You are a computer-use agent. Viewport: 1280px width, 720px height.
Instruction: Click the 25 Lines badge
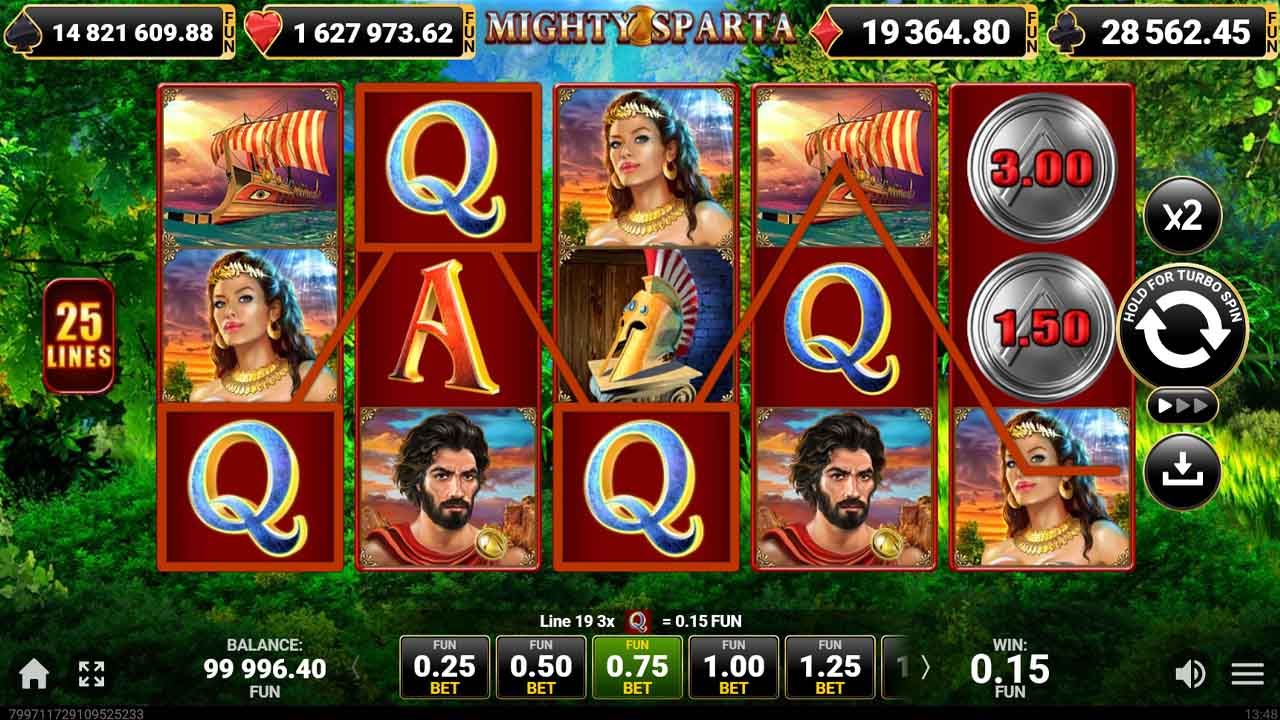[82, 332]
